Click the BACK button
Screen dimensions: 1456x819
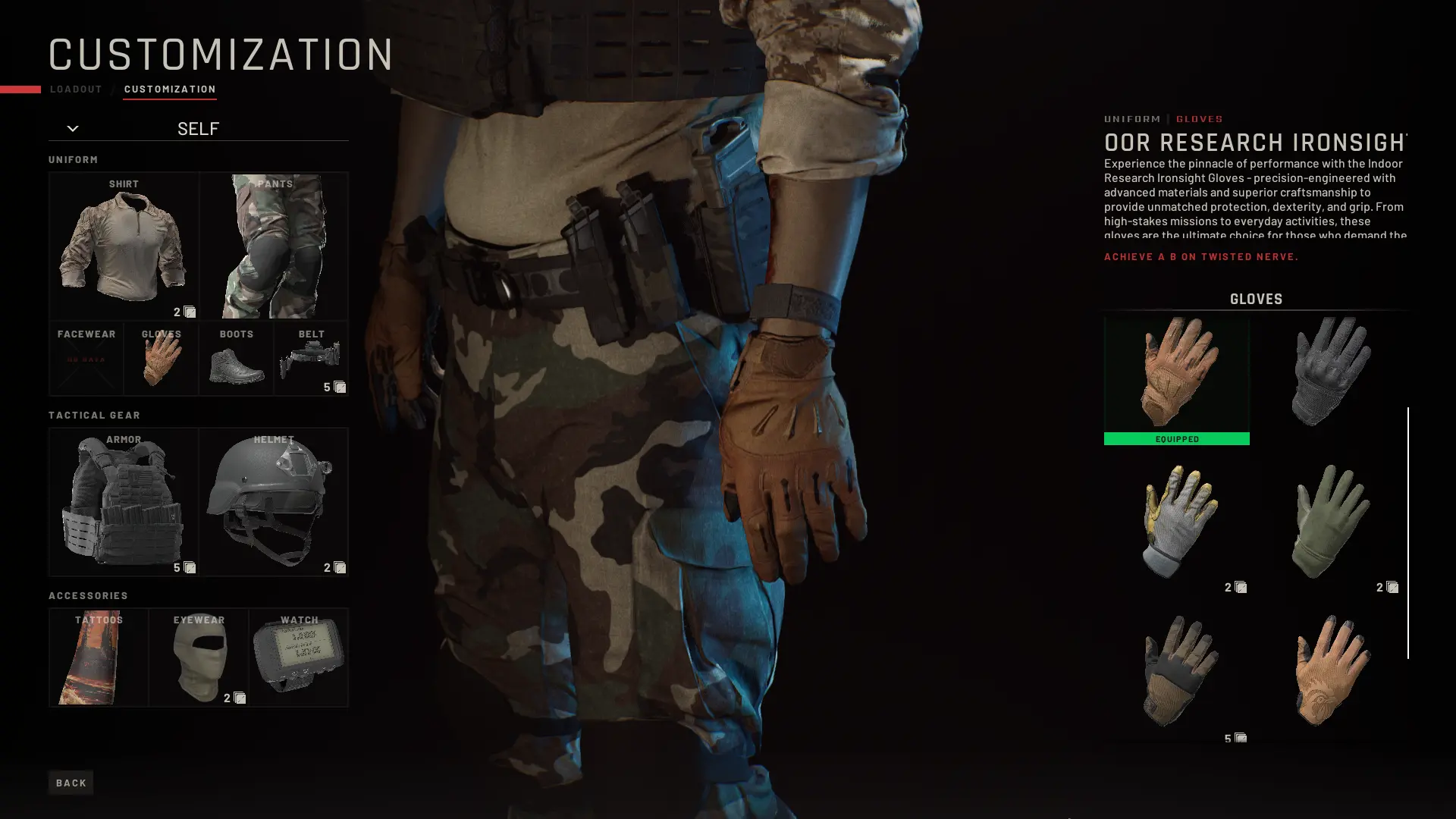coord(71,782)
